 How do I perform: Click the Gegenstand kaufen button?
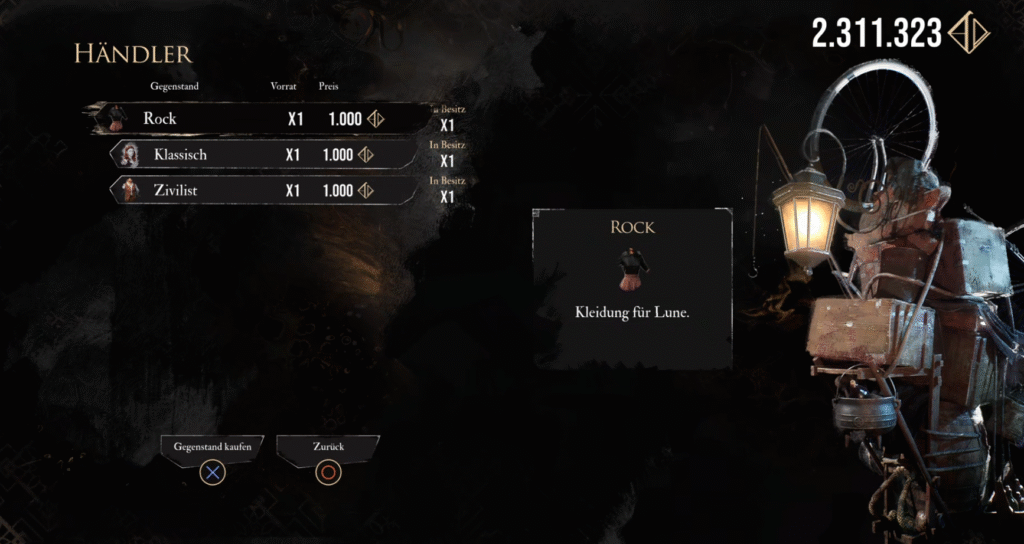point(211,449)
